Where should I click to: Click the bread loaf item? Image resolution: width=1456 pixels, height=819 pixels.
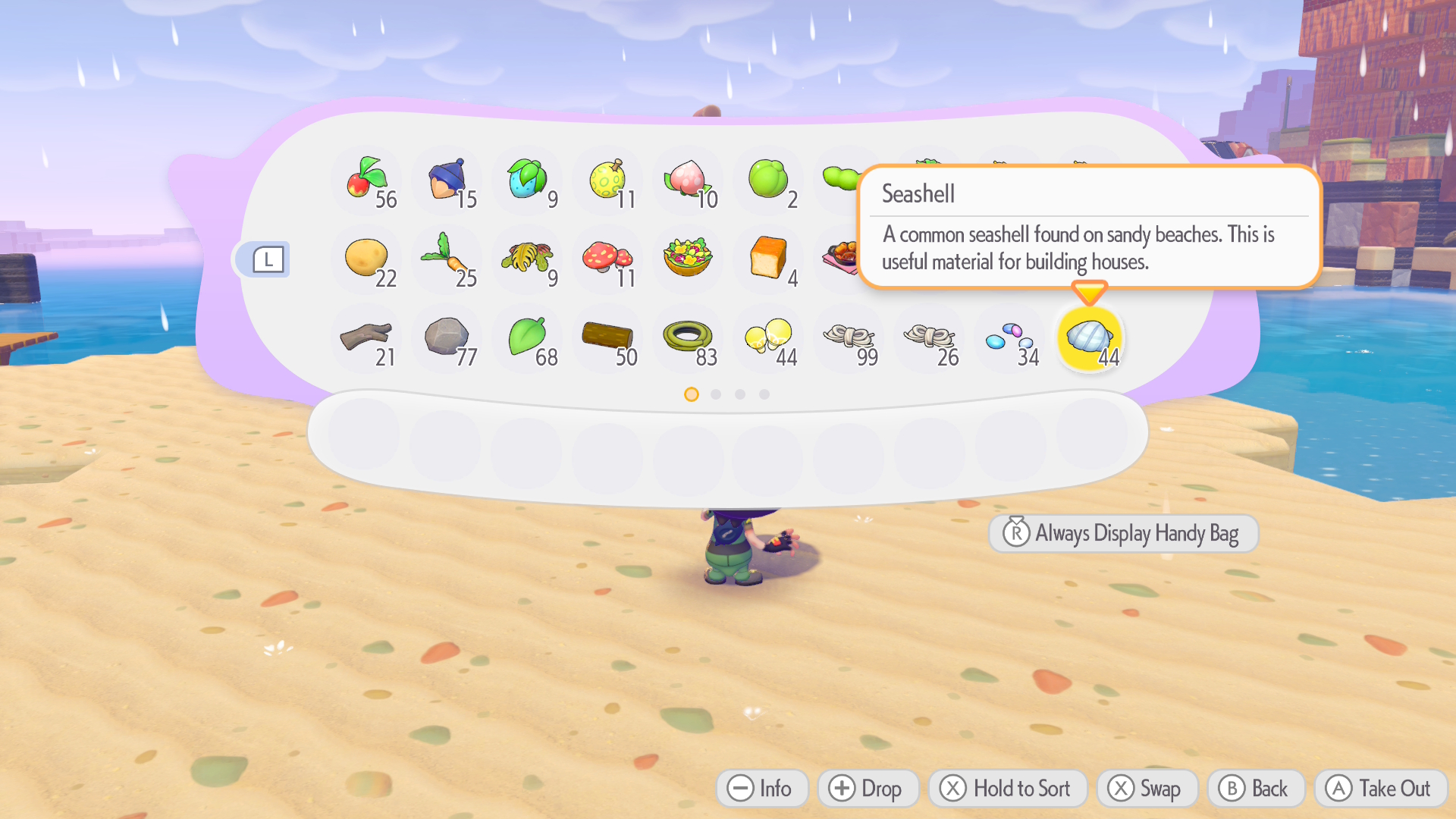coord(769,260)
